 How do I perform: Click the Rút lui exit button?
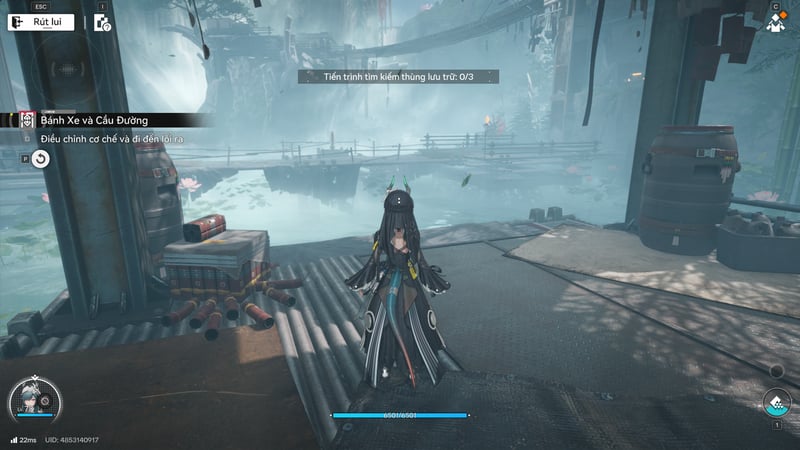click(x=41, y=22)
